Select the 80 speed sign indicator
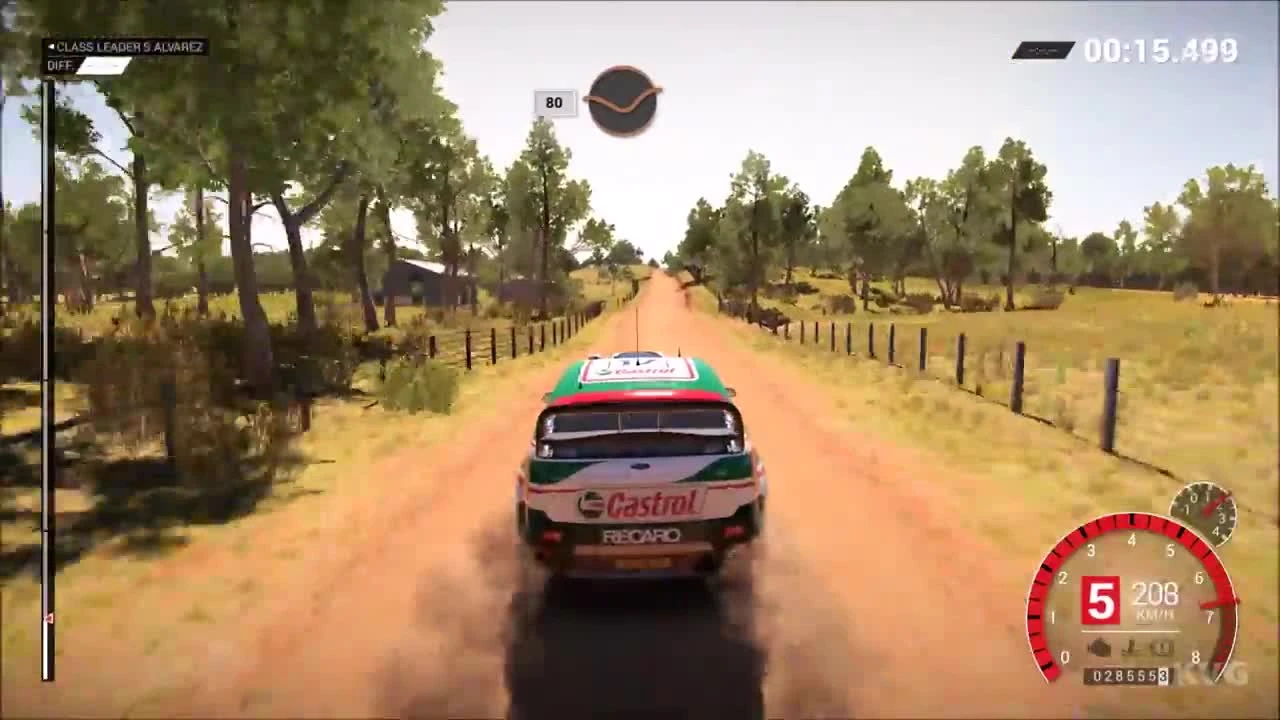The width and height of the screenshot is (1280, 720). [555, 102]
